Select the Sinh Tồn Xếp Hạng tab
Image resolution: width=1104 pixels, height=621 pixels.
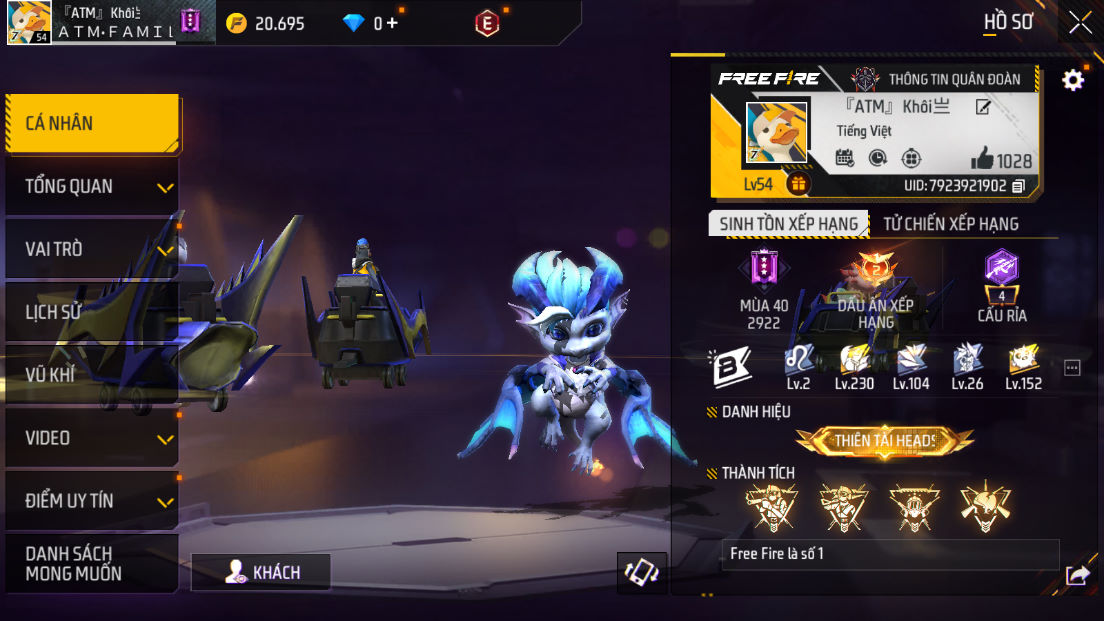[788, 224]
